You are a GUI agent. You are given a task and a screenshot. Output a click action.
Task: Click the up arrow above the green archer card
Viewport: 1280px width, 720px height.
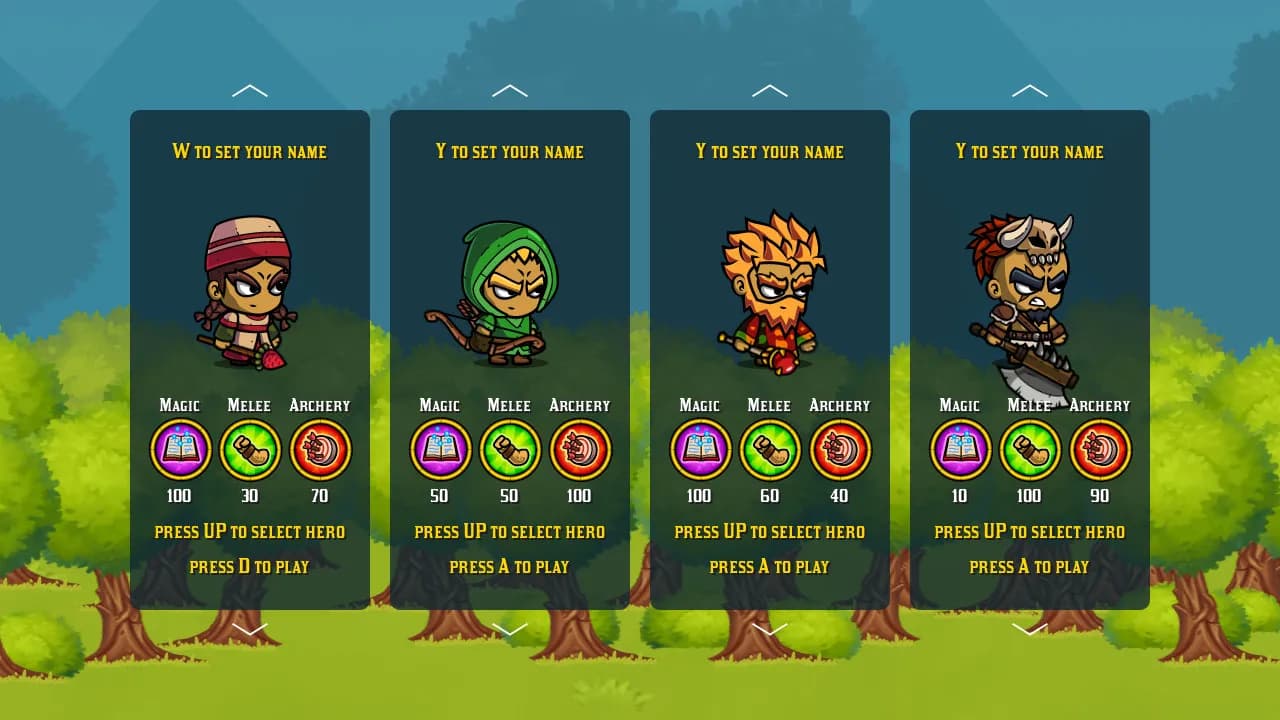click(x=510, y=90)
